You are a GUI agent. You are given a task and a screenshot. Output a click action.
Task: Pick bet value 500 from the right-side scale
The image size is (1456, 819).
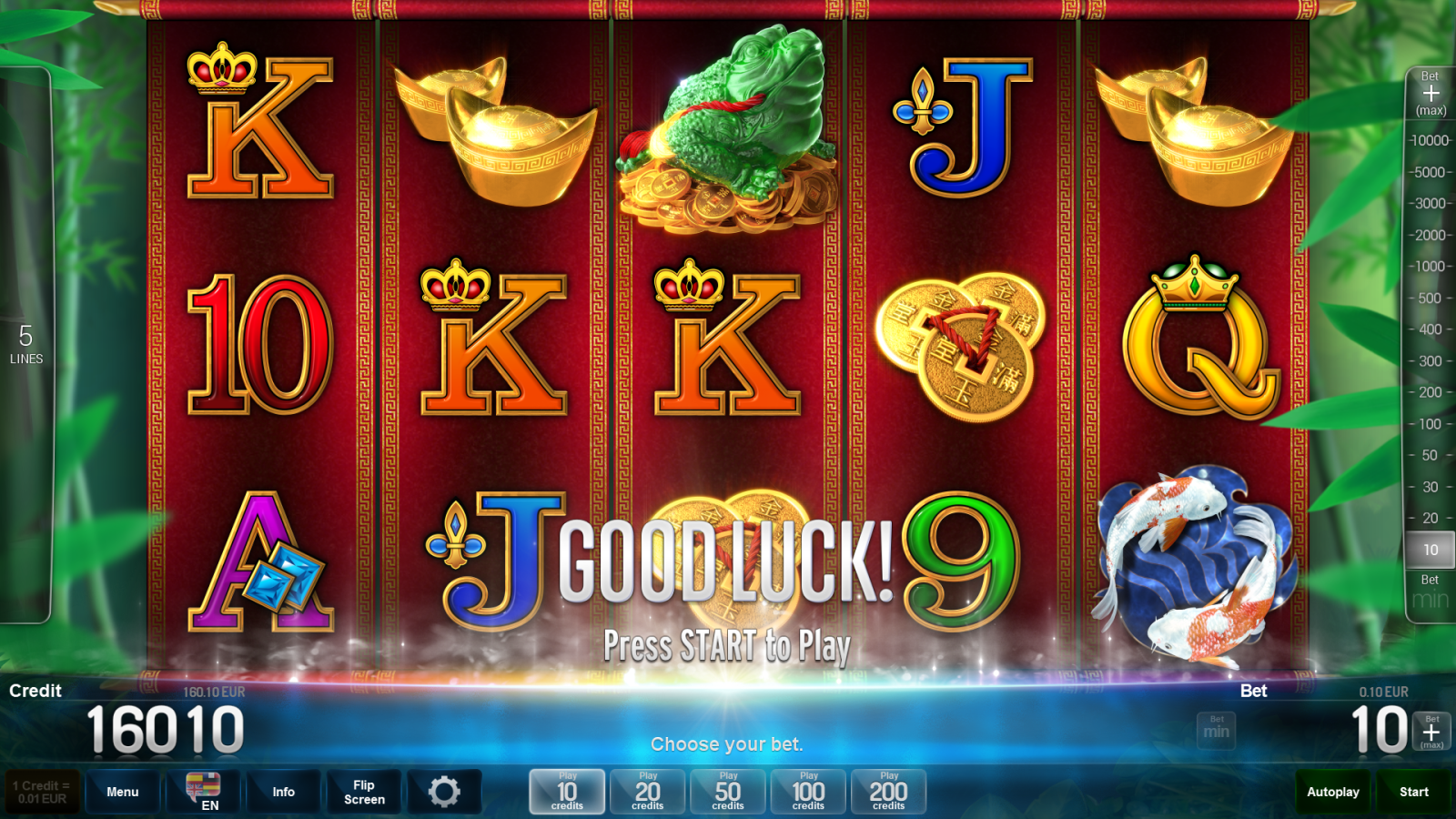1430,298
